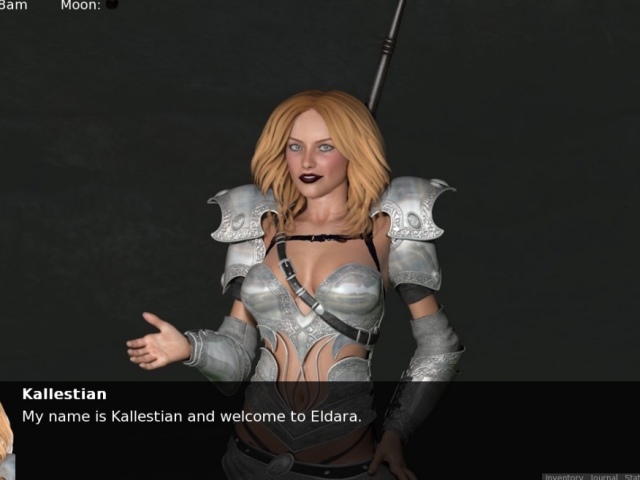Viewport: 640px width, 480px height.
Task: Open the Journal
Action: [603, 477]
